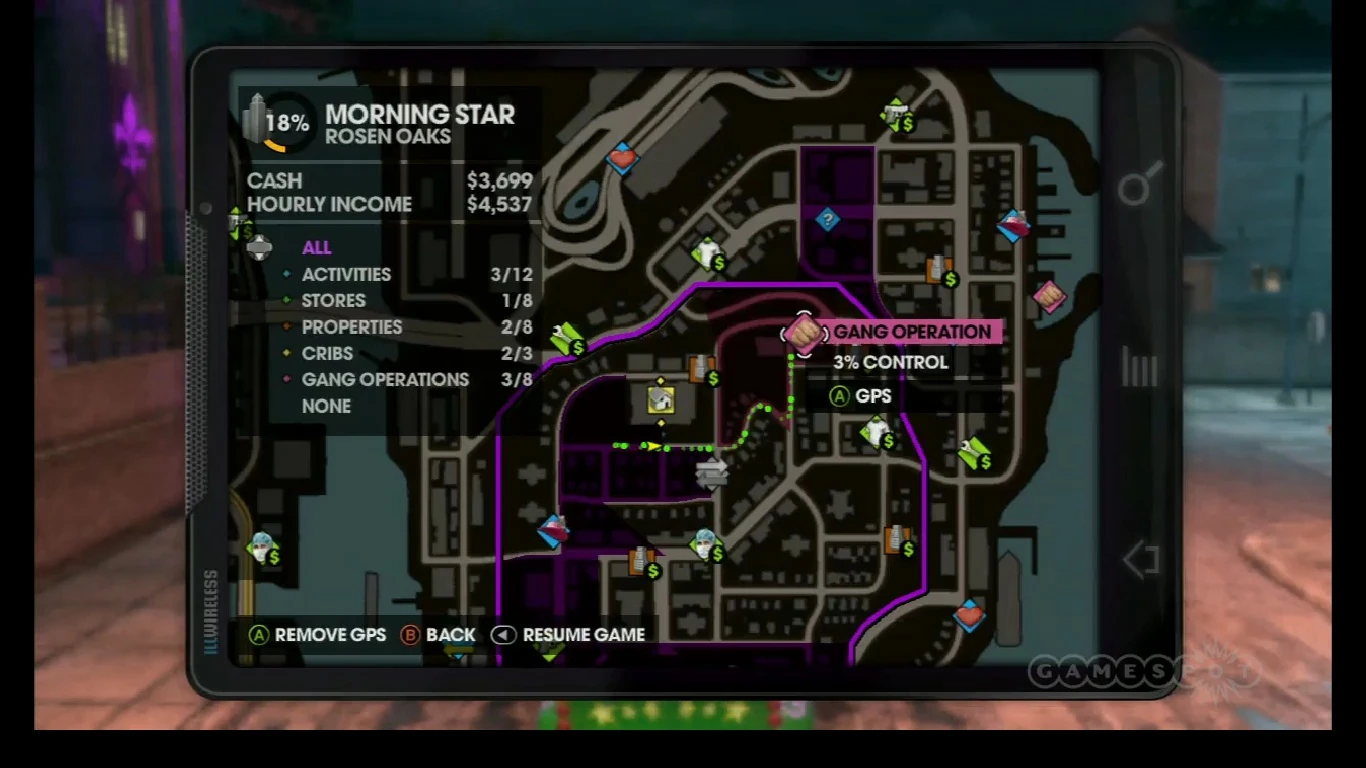Select the Gang Operation fist marker near the tooltip
The height and width of the screenshot is (768, 1366).
(805, 333)
